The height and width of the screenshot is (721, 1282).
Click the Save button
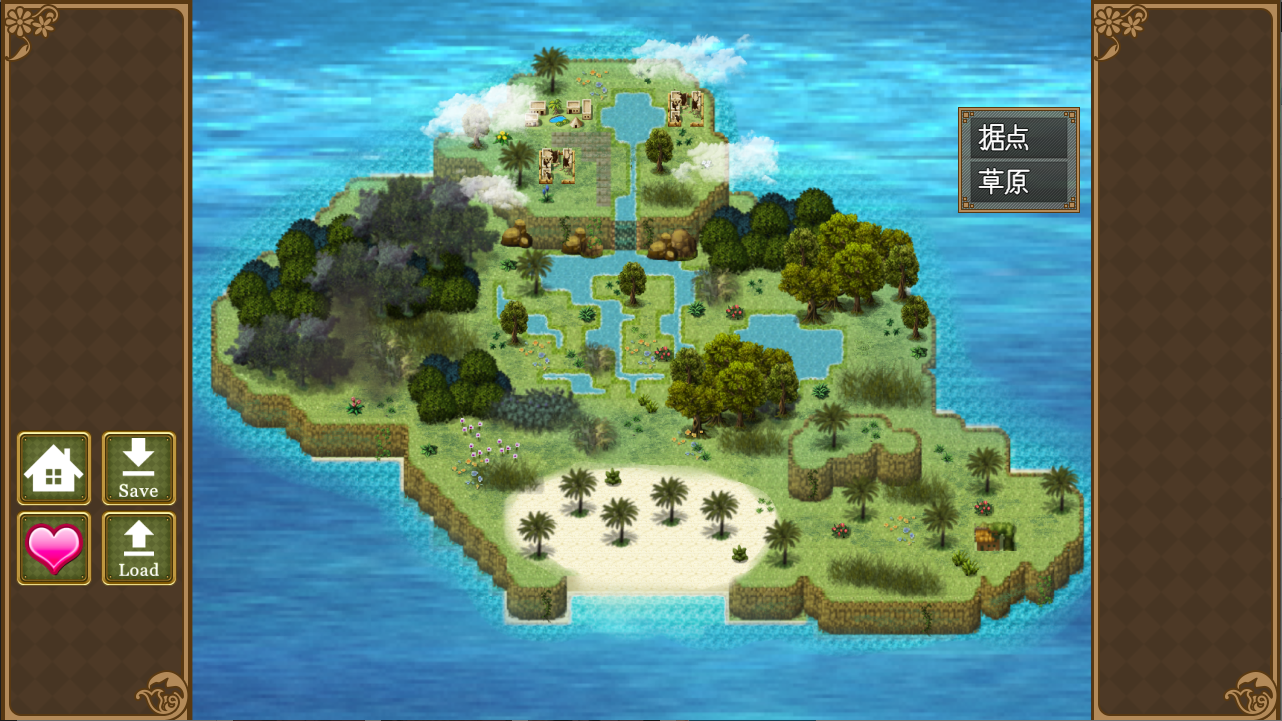pos(139,468)
